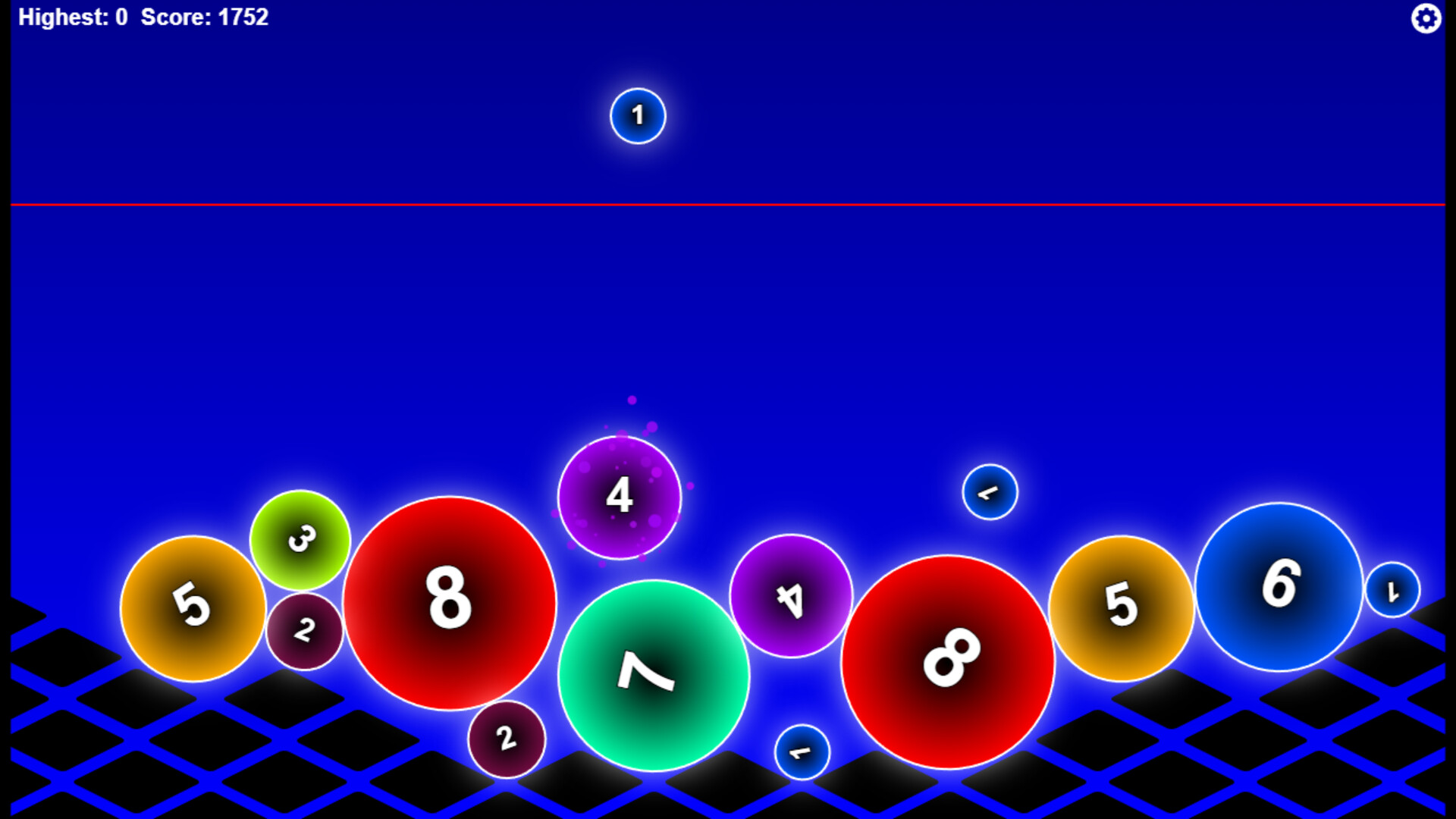The height and width of the screenshot is (819, 1456).
Task: Click the green ball numbered 3
Action: coord(301,538)
